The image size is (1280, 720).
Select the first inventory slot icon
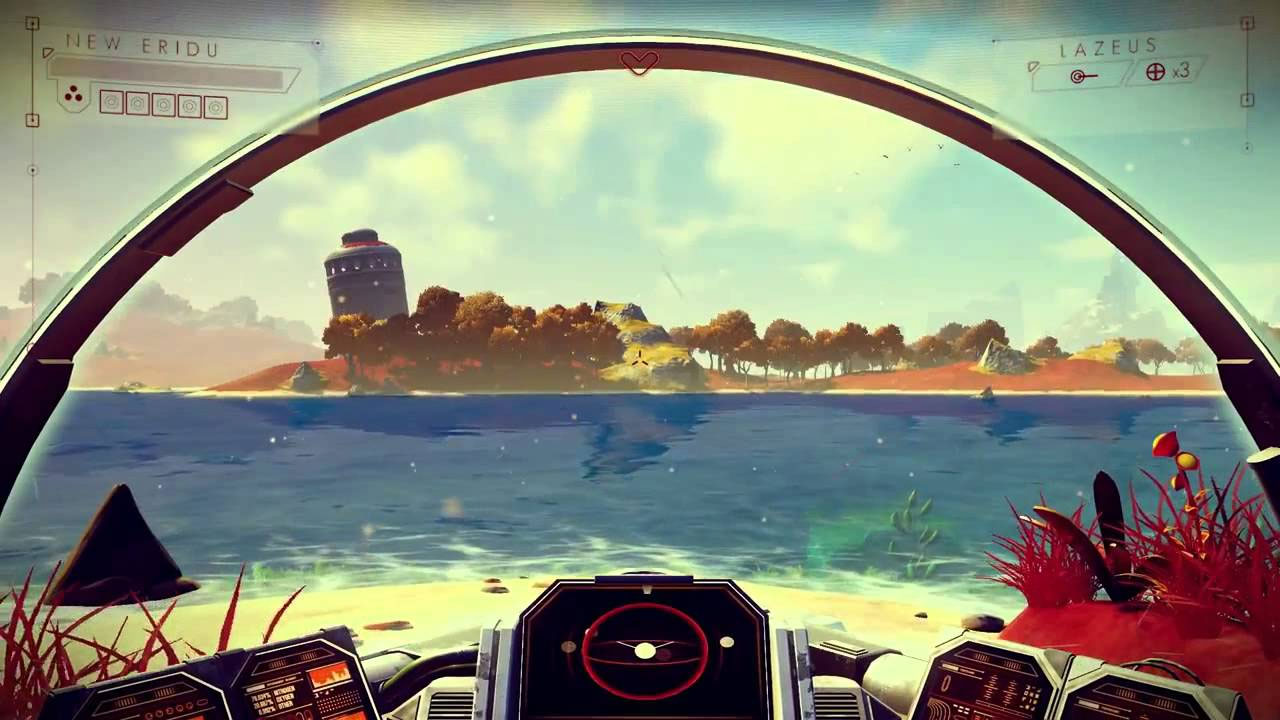[112, 104]
